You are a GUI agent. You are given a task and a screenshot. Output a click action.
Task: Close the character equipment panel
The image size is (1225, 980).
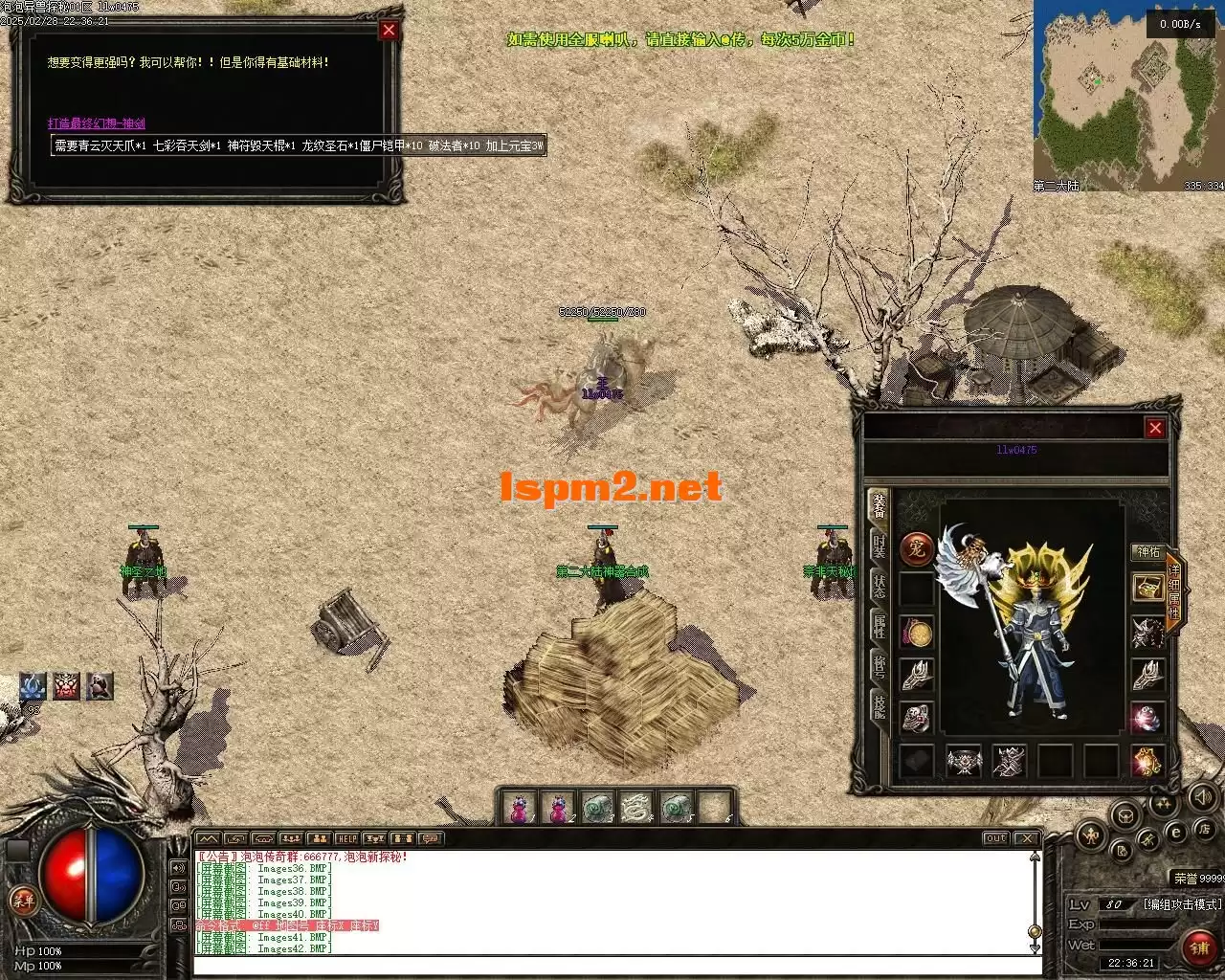1155,428
